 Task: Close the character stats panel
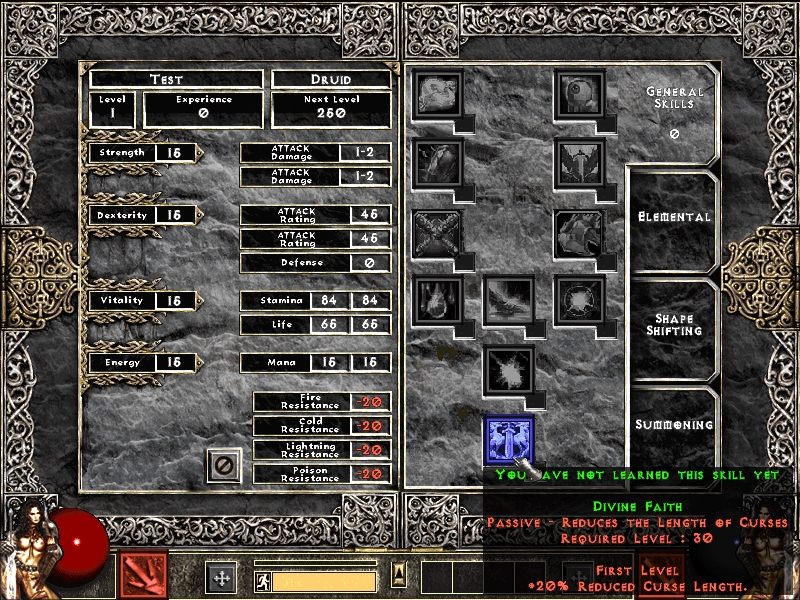(225, 466)
